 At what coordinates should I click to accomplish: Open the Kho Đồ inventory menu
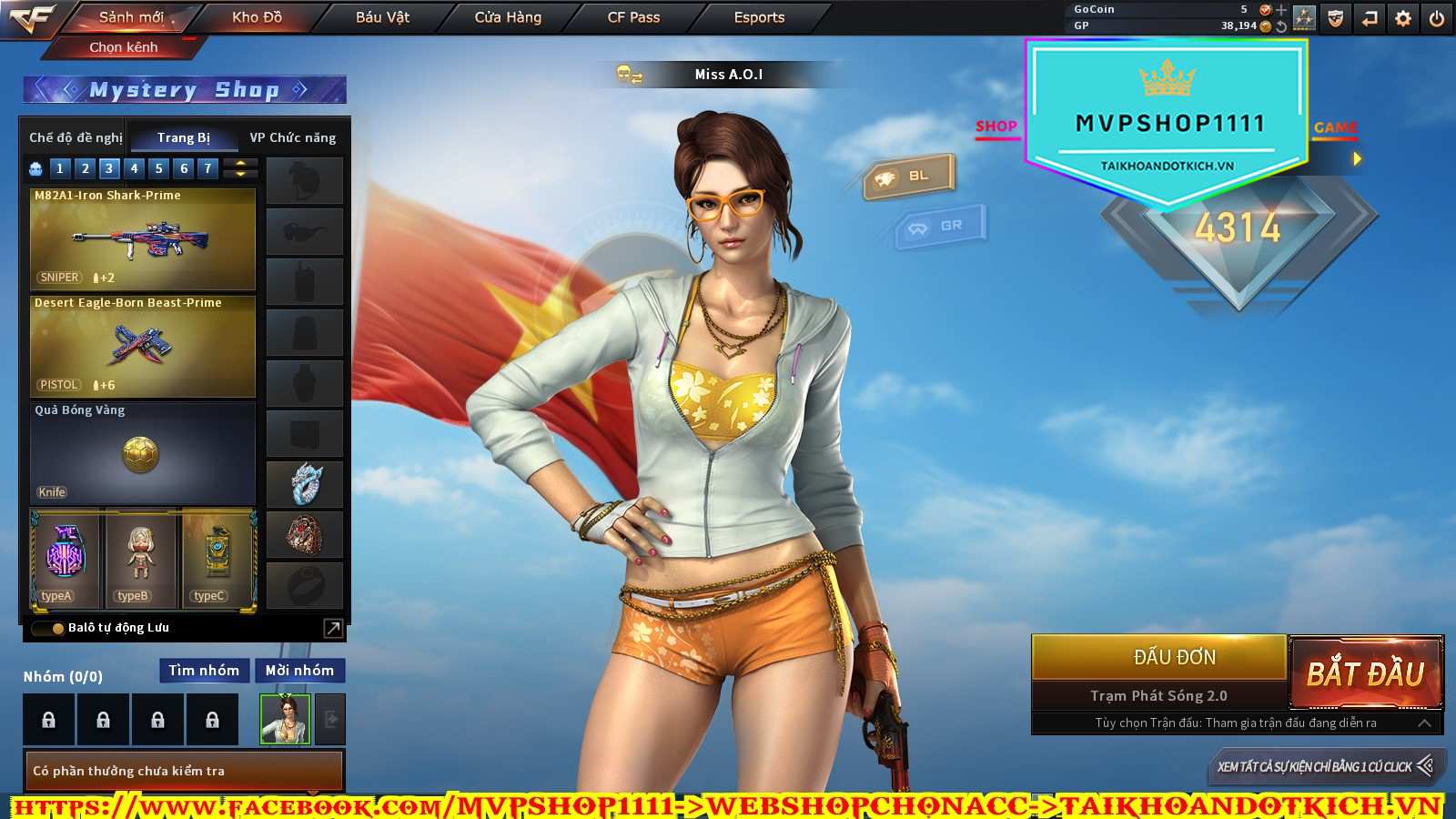point(257,17)
